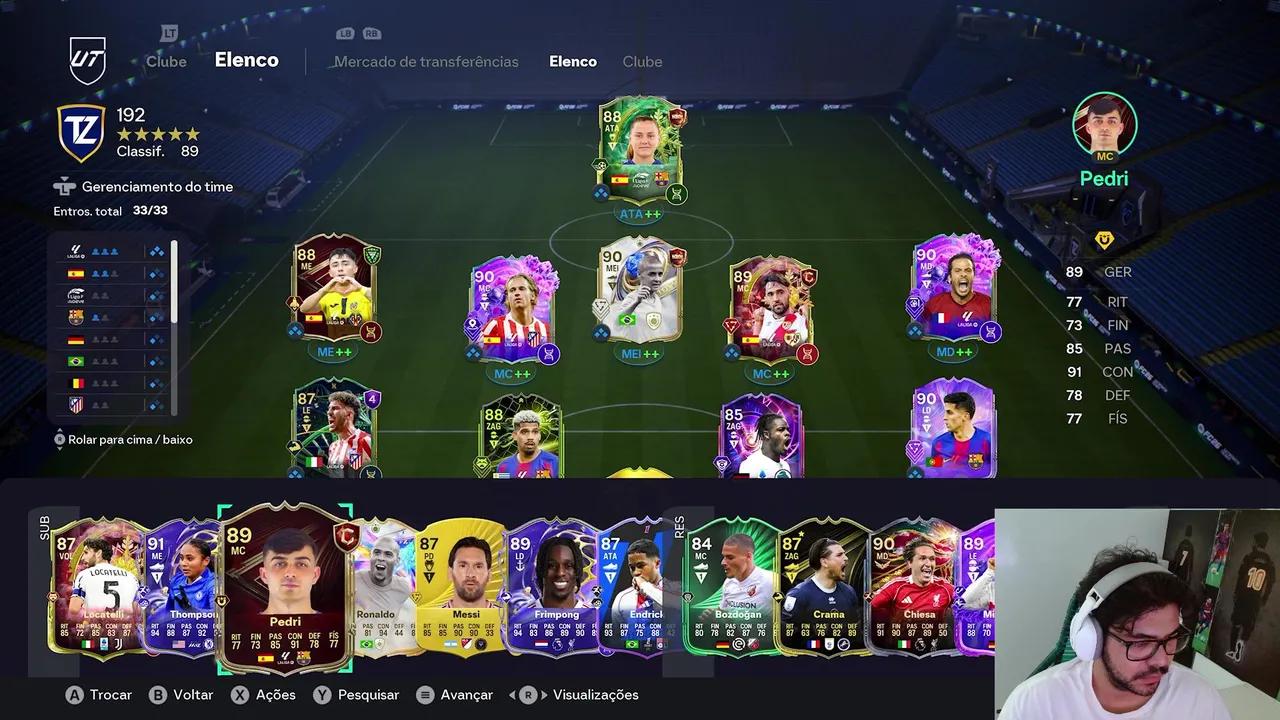Select the Brazil flag icon
Image resolution: width=1280 pixels, height=720 pixels.
(x=76, y=361)
